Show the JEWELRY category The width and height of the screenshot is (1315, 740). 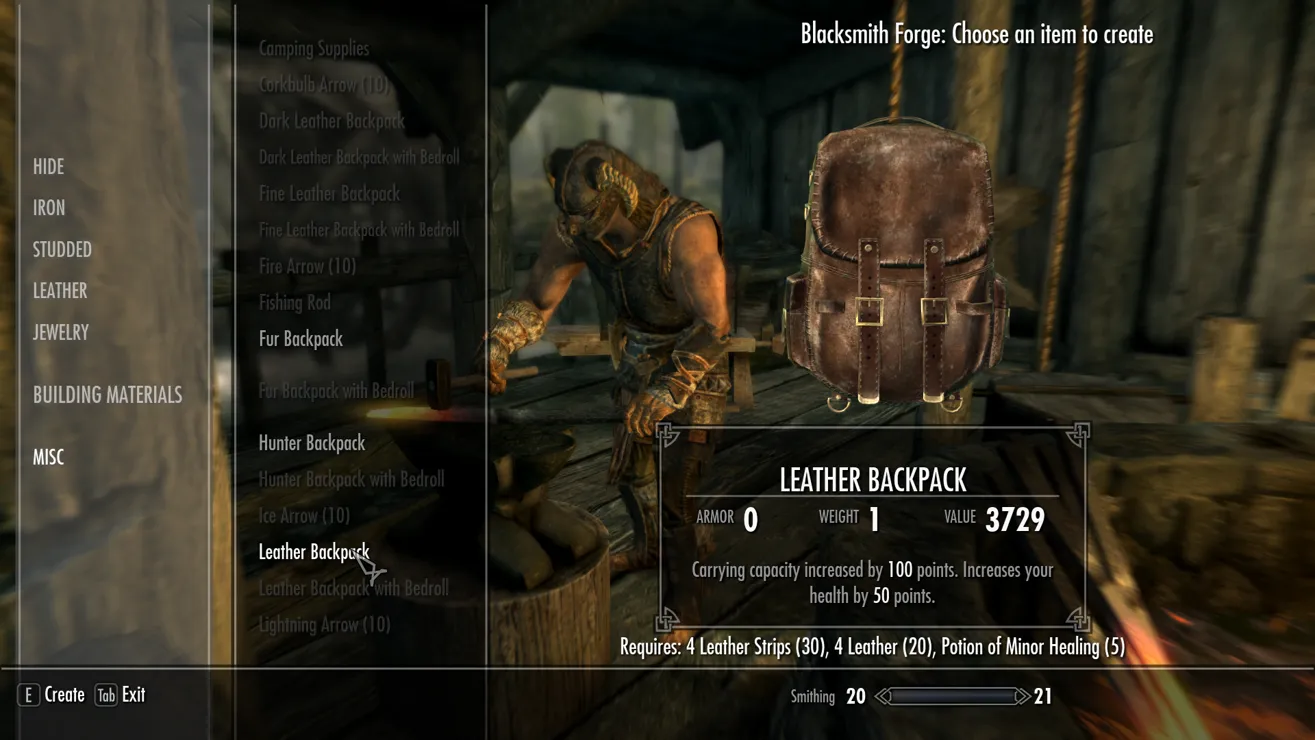61,333
